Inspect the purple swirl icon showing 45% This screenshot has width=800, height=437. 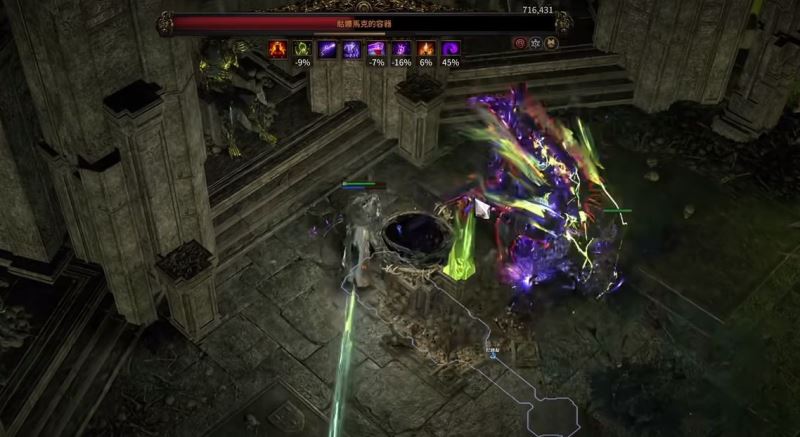(x=451, y=48)
